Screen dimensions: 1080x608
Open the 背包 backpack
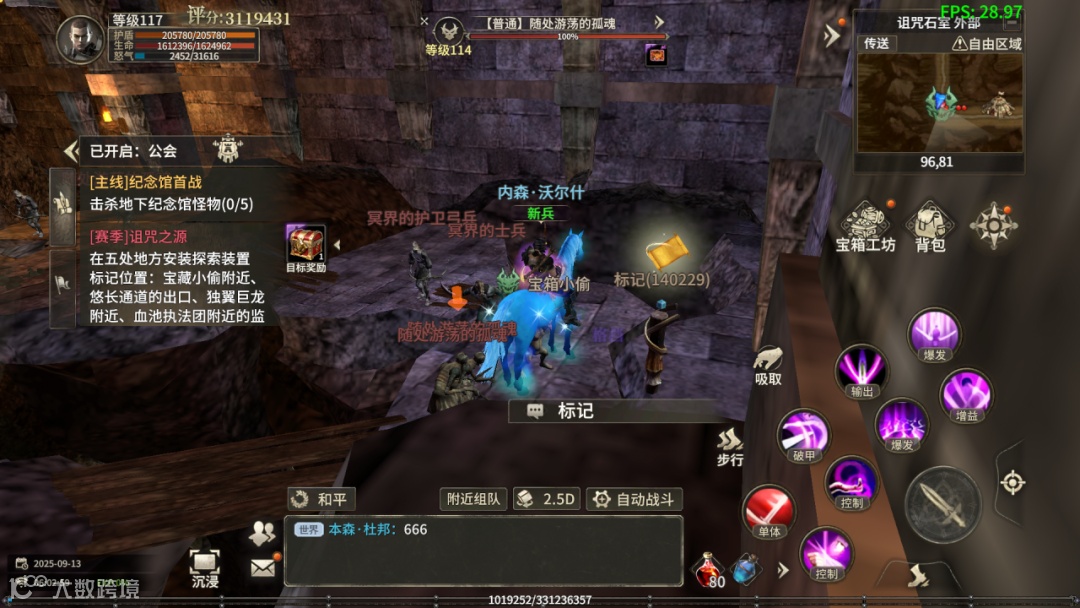(930, 226)
